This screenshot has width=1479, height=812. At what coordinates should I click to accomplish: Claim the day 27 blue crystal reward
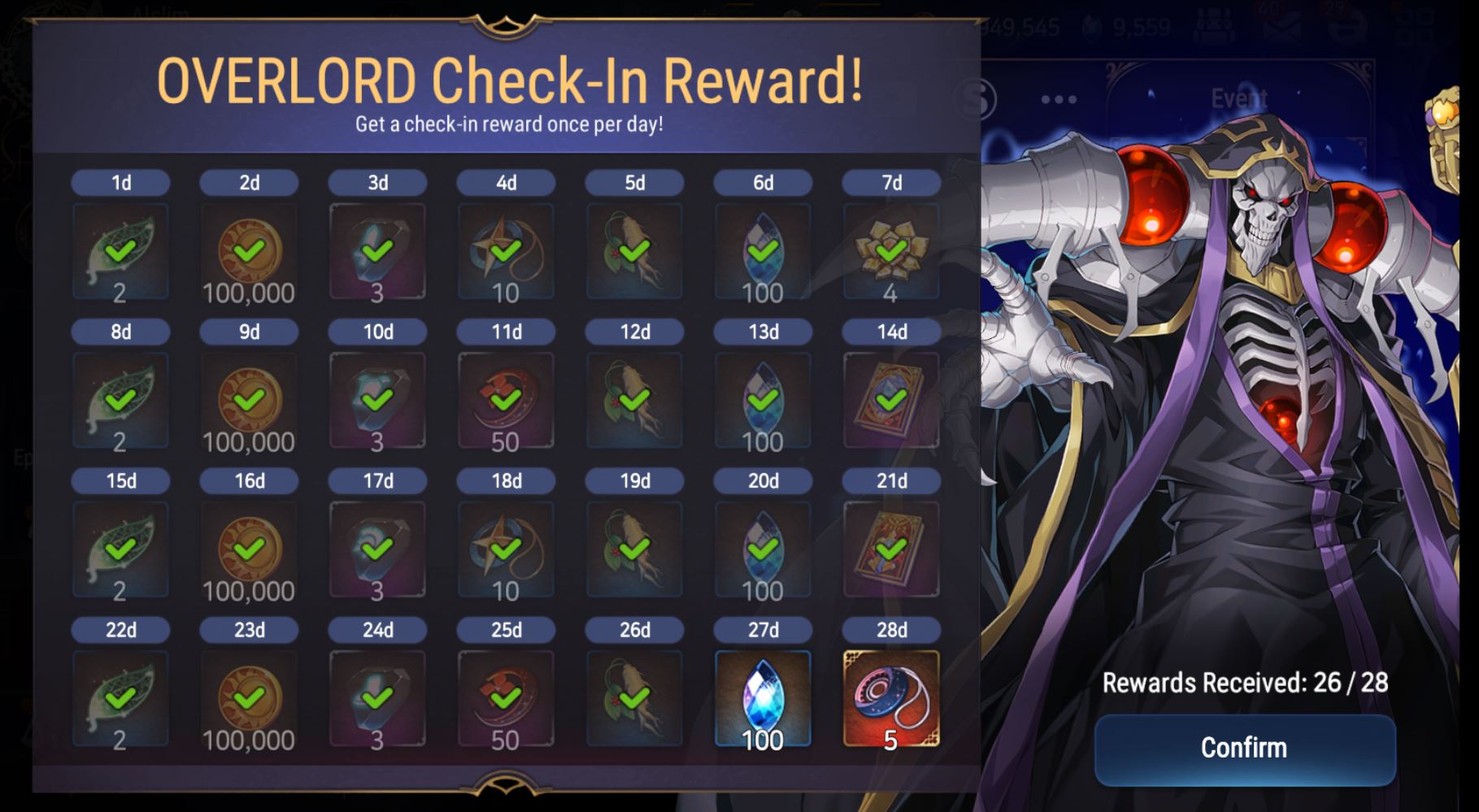coord(762,700)
